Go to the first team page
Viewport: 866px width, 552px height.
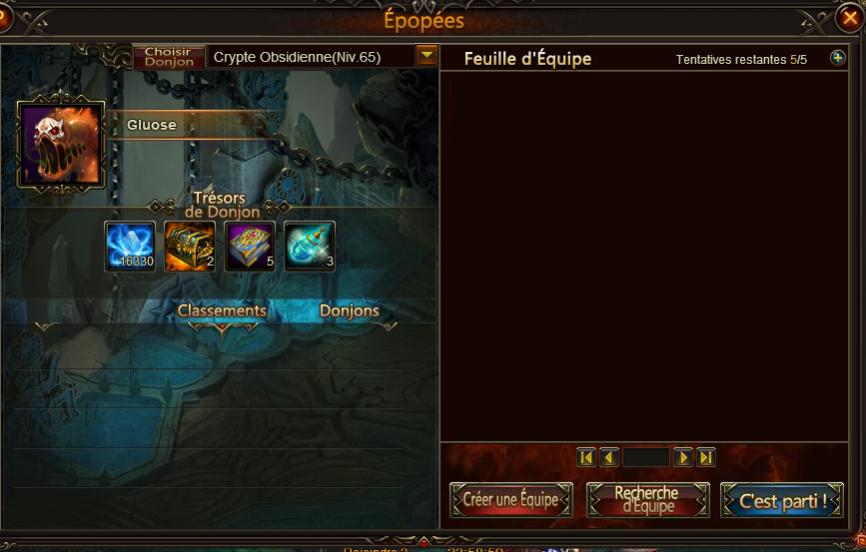coord(586,457)
